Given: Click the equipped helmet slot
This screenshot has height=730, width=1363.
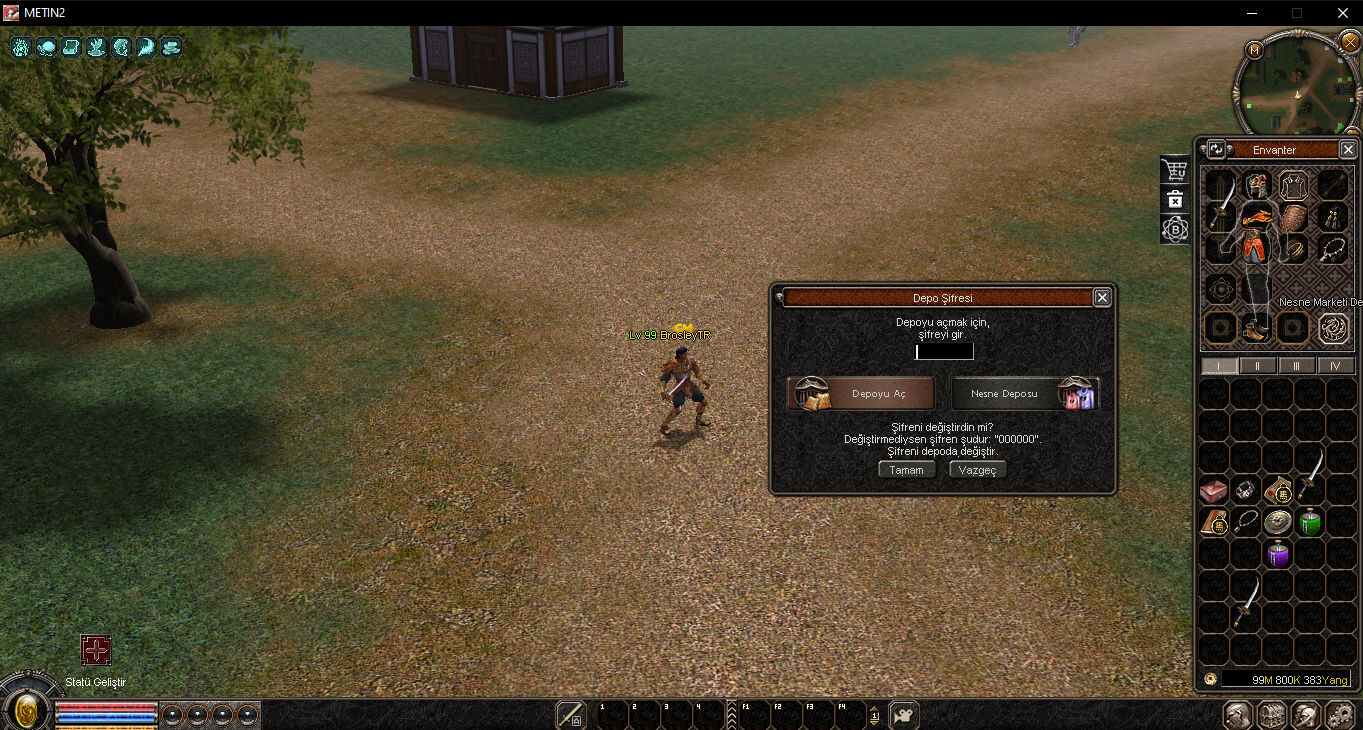Looking at the screenshot, I should 1257,185.
